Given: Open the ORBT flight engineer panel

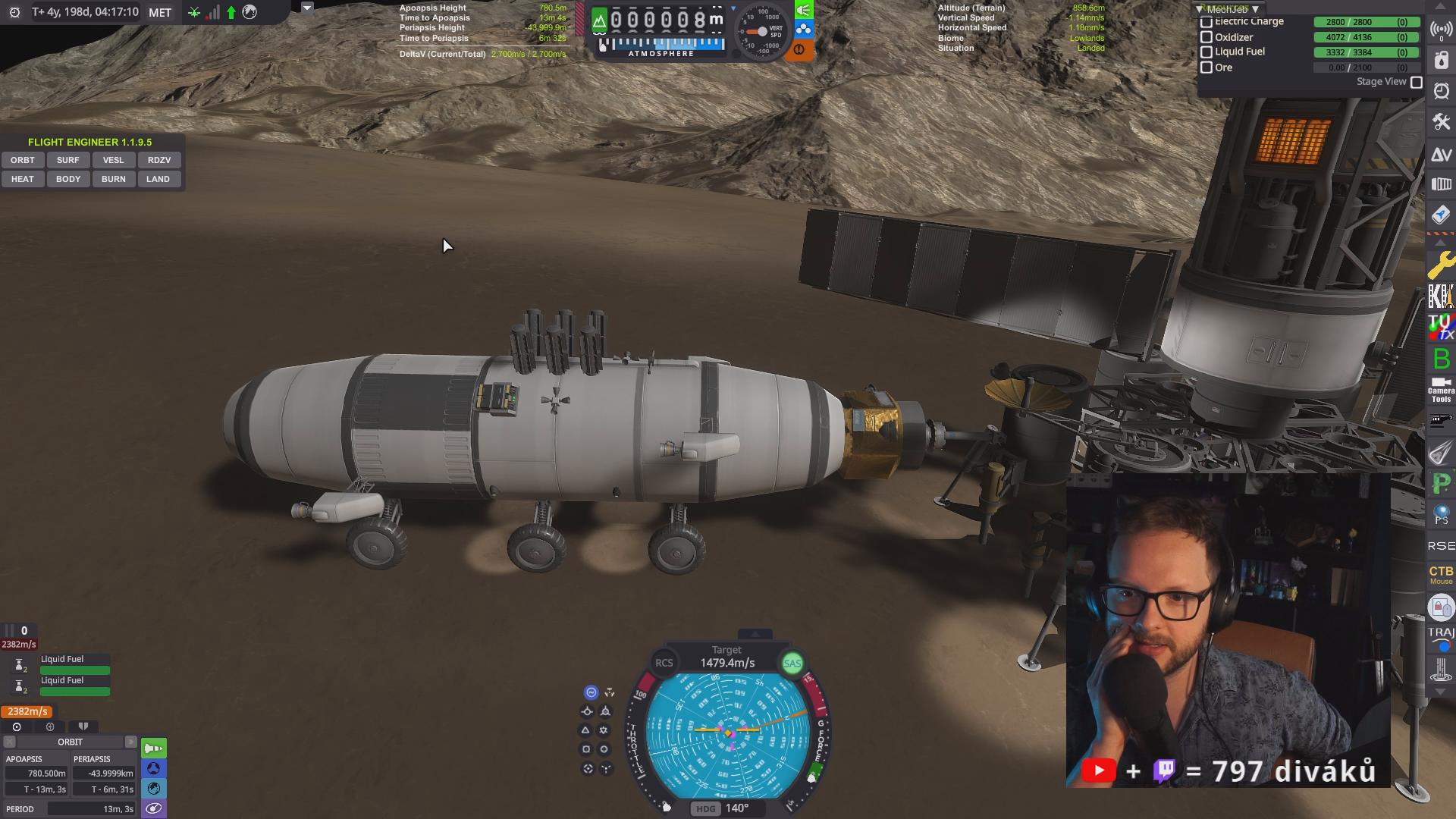Looking at the screenshot, I should 23,160.
